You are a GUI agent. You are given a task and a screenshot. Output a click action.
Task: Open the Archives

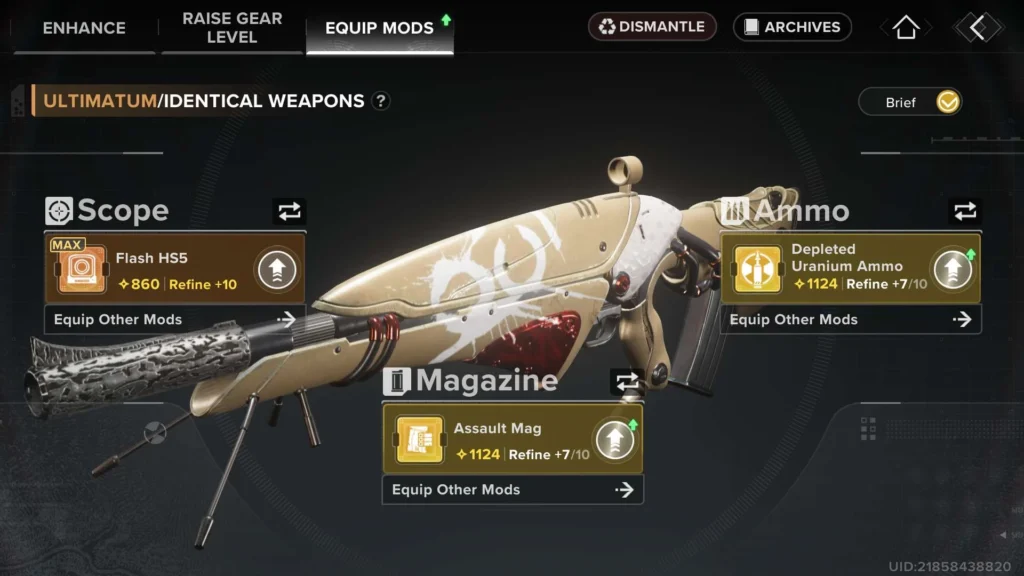tap(792, 27)
